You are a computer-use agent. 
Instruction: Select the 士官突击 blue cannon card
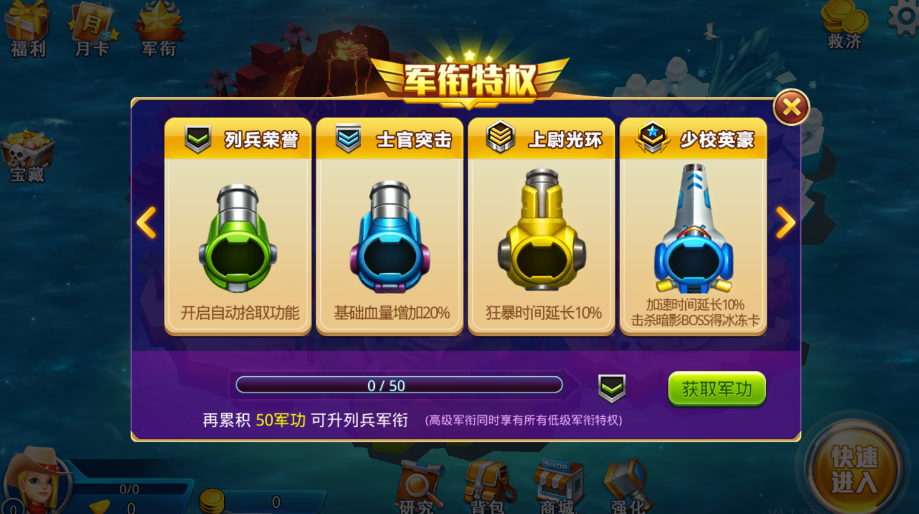390,226
